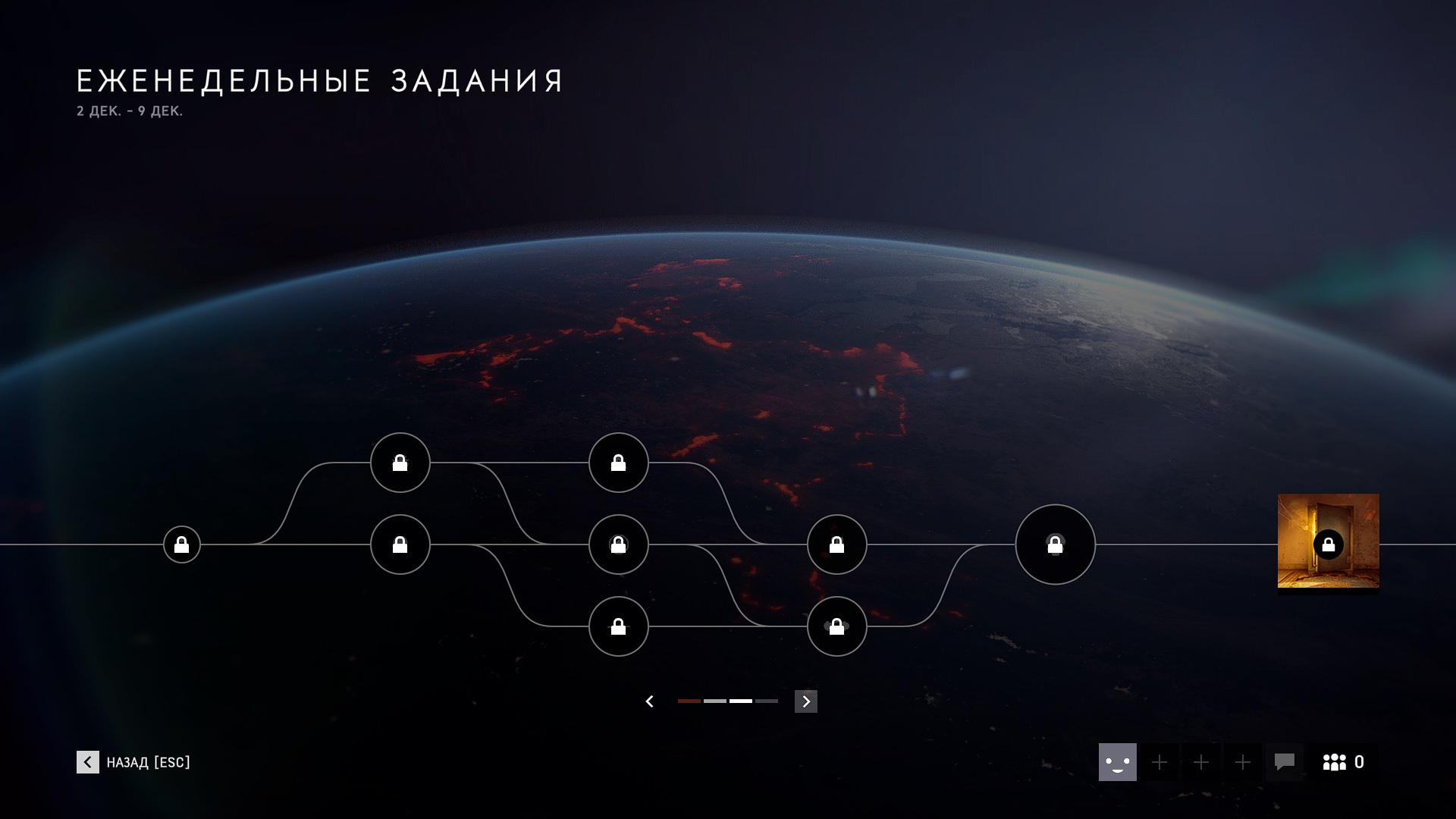This screenshot has width=1456, height=819.
Task: Show the next week's assignments page
Action: pyautogui.click(x=805, y=701)
